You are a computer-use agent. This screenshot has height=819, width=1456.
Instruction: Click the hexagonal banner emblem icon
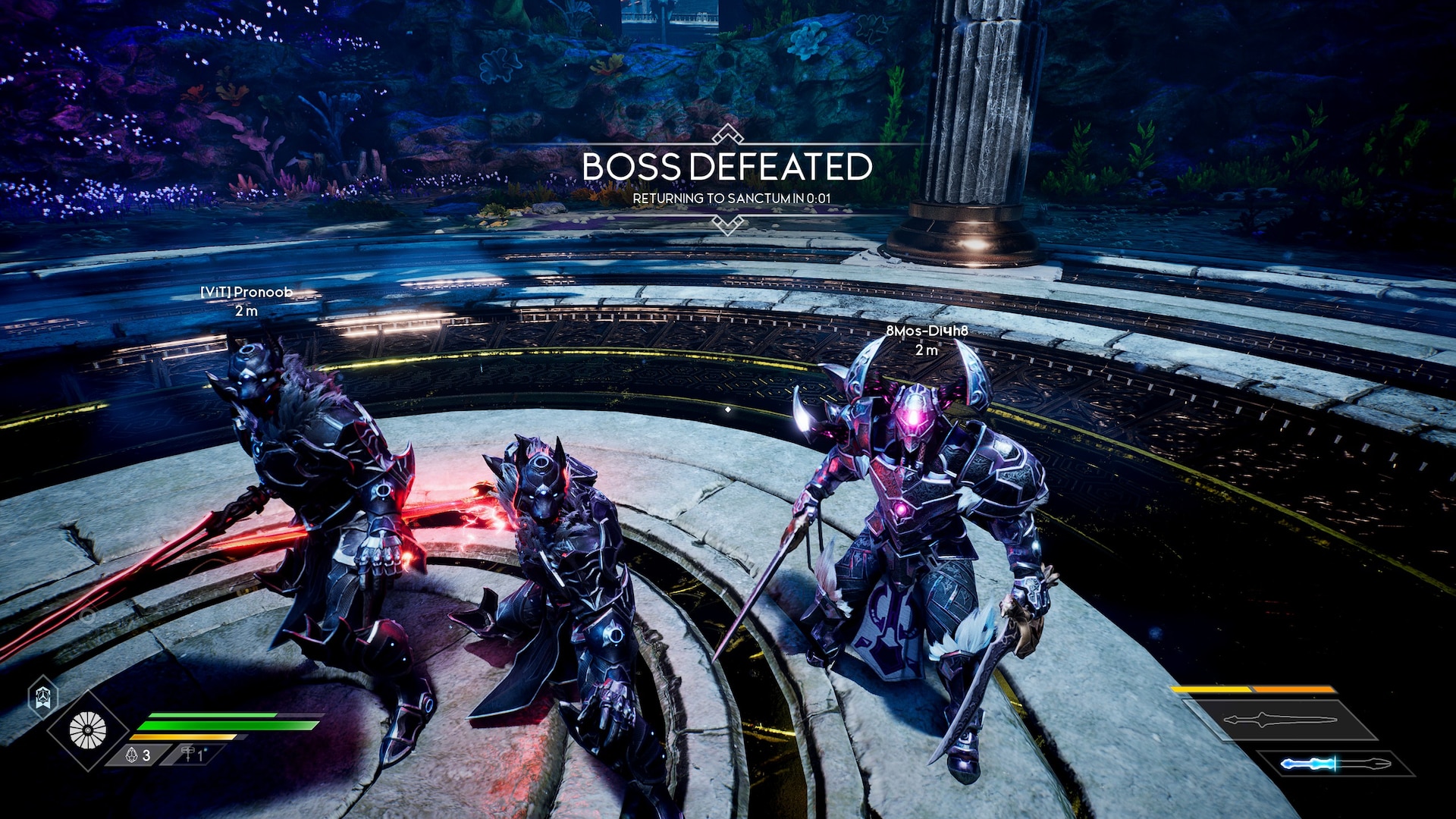click(43, 696)
